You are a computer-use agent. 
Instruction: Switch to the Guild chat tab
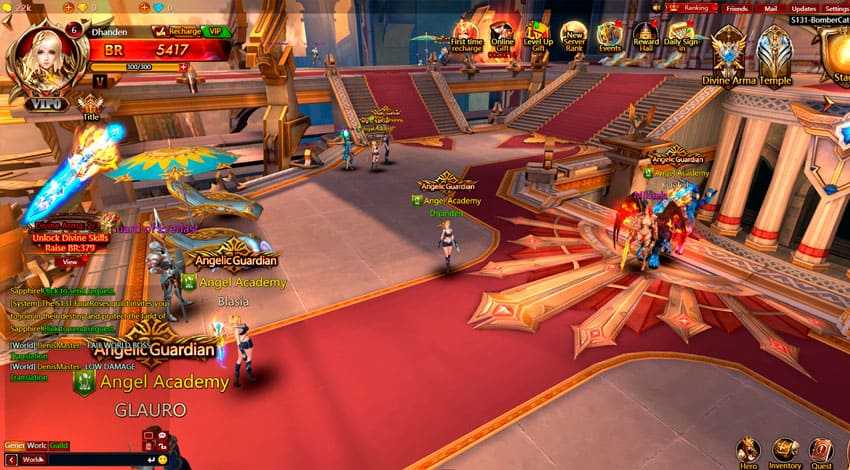59,445
